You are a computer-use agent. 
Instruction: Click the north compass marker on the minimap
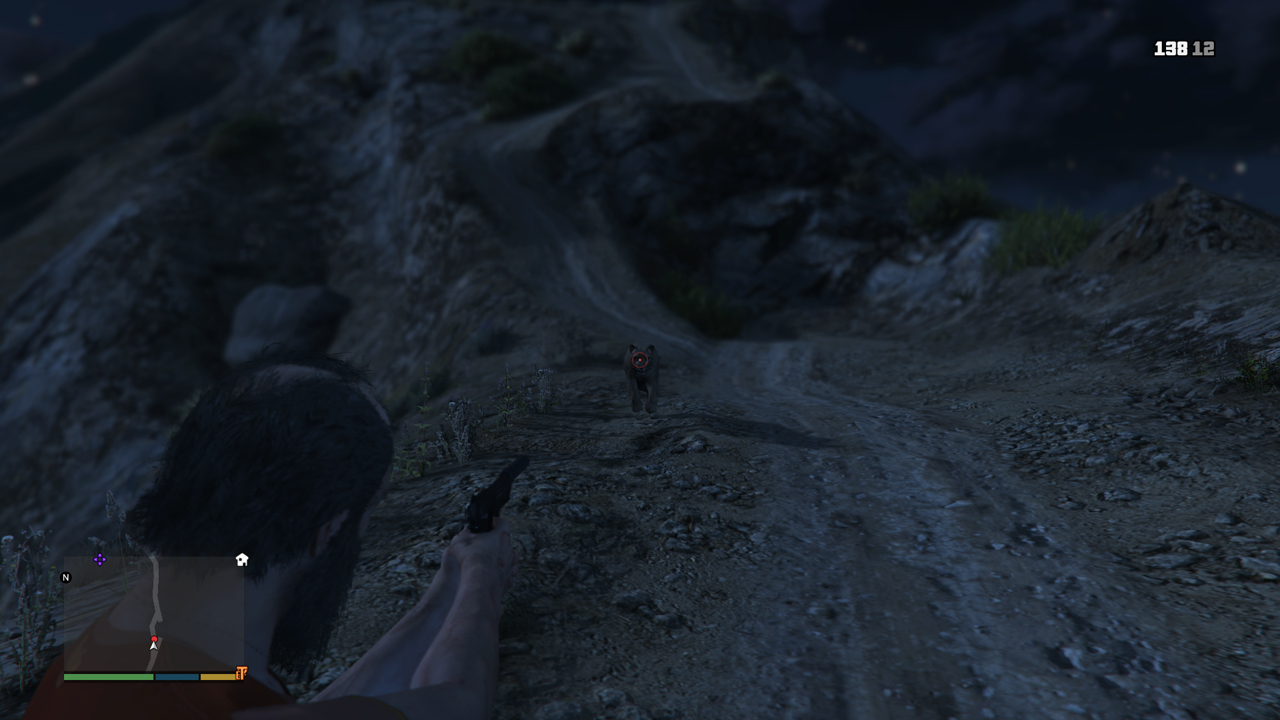(x=66, y=578)
